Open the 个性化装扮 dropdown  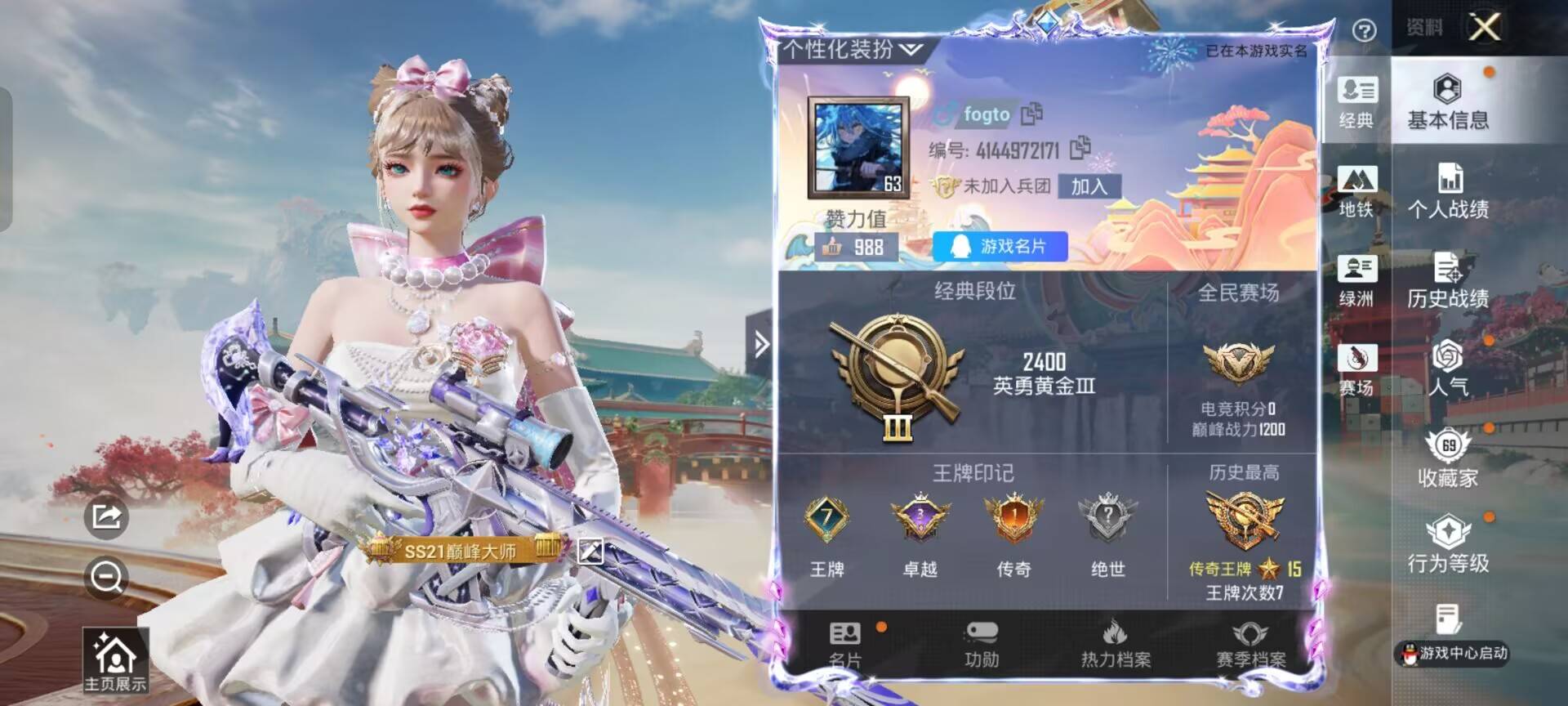click(x=852, y=51)
